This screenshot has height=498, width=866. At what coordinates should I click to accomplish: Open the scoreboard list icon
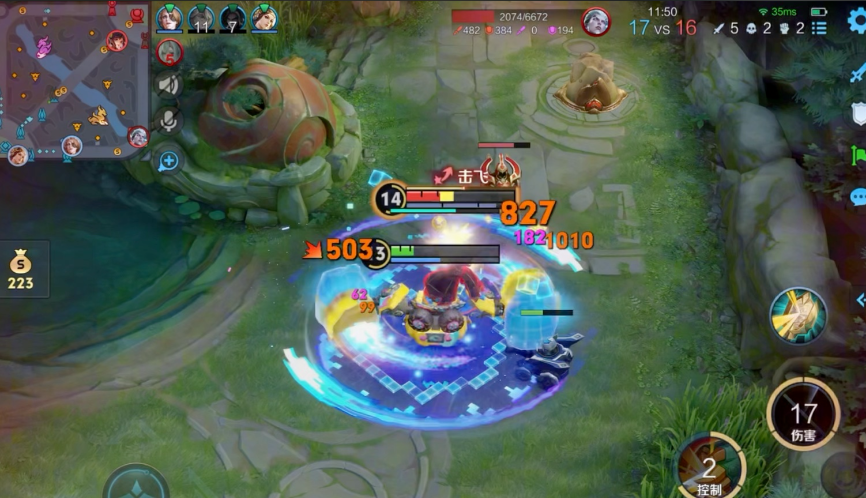pyautogui.click(x=820, y=28)
